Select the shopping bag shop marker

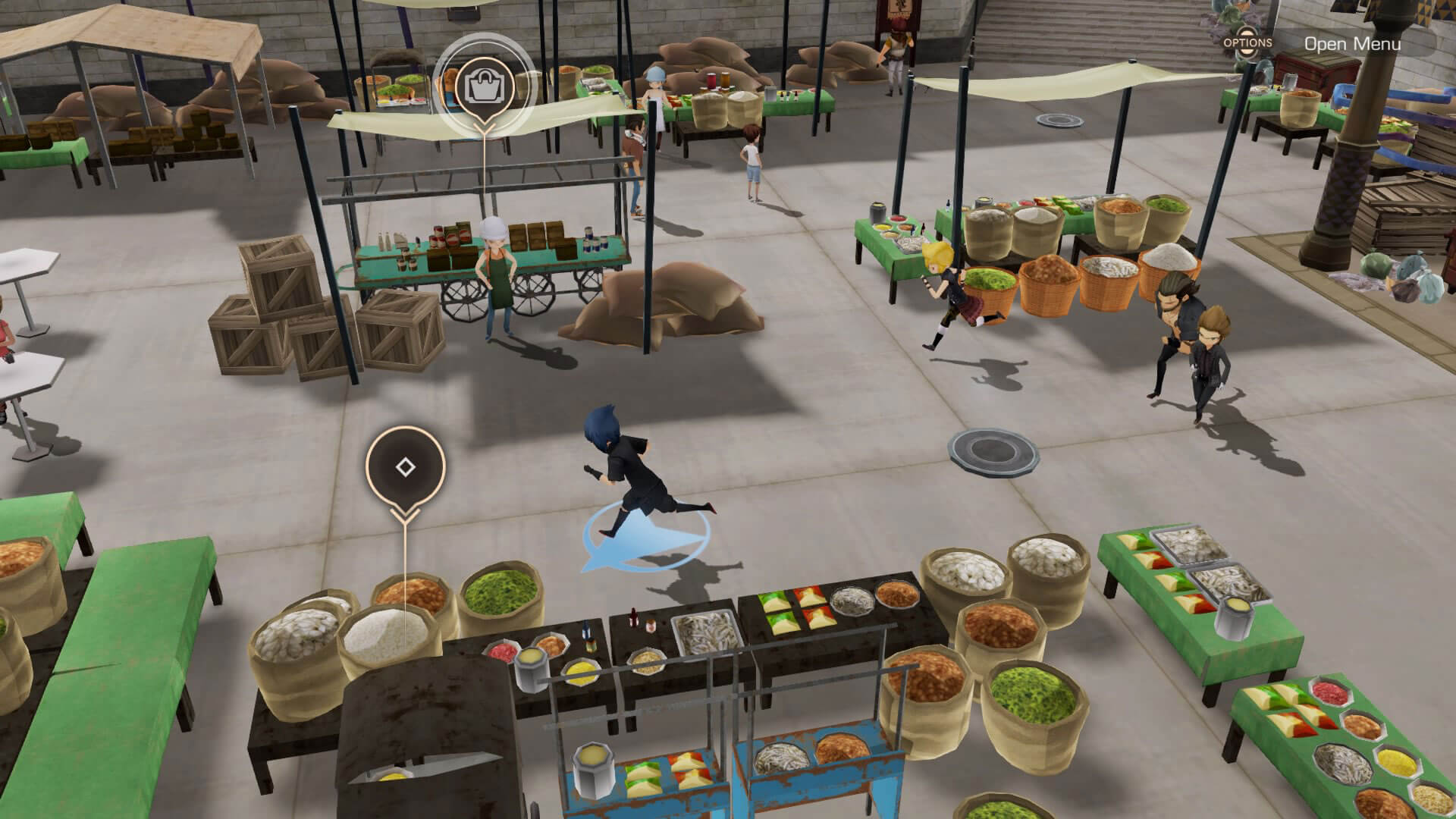coord(485,86)
